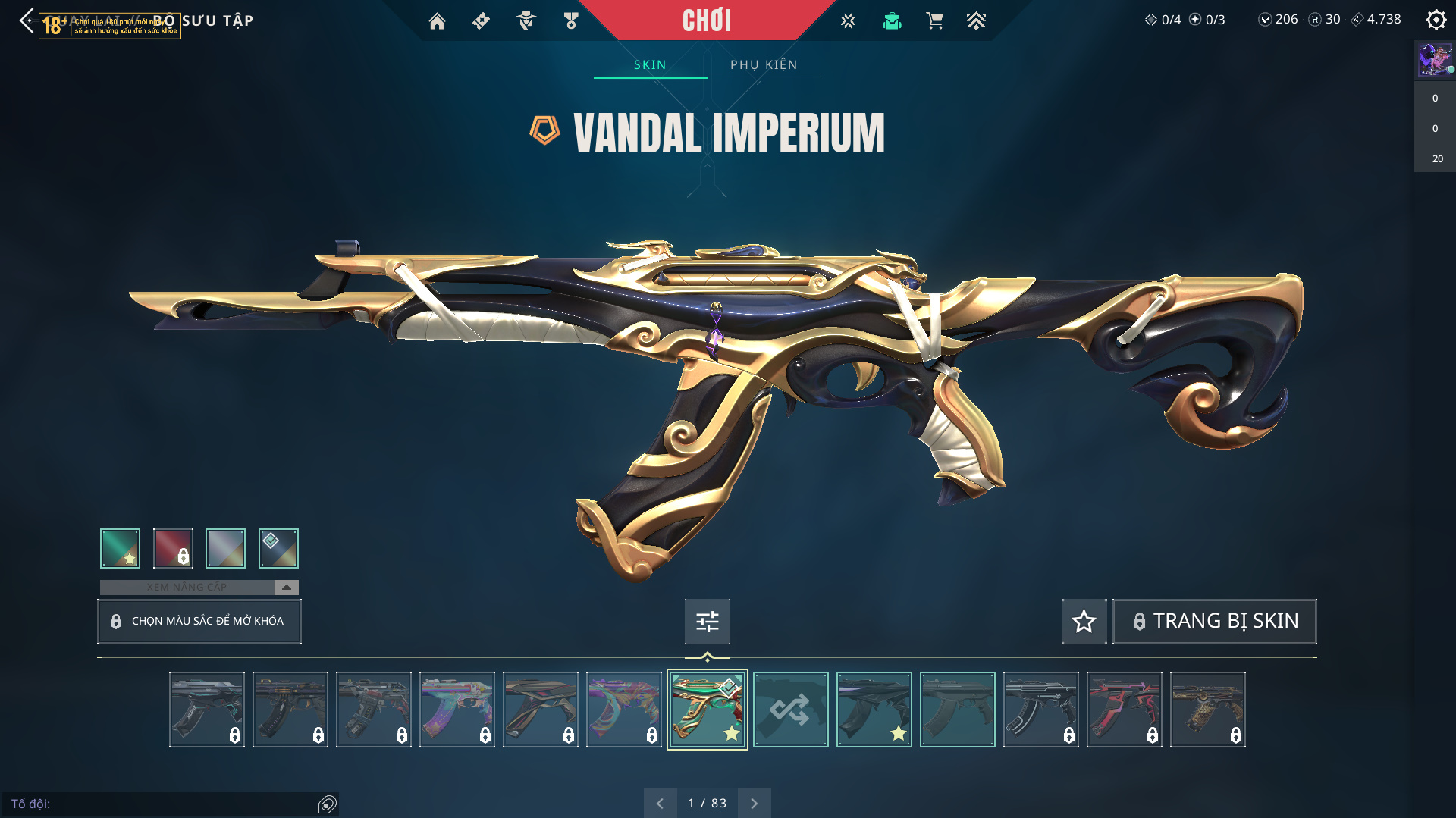Viewport: 1456px width, 818px height.
Task: Click the TRANG BỊ SKIN equip button
Action: (x=1214, y=622)
